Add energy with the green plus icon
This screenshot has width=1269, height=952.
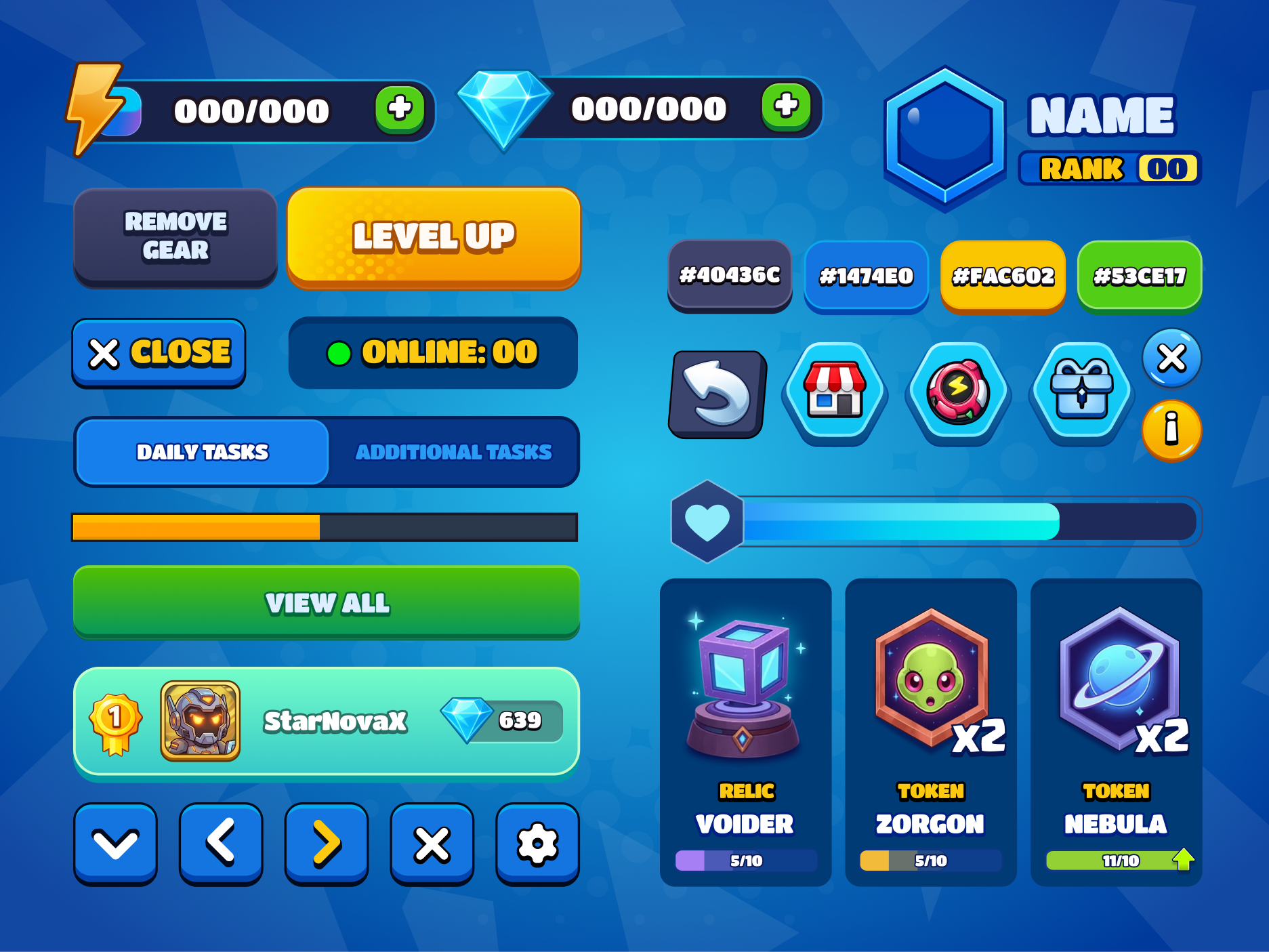(401, 108)
